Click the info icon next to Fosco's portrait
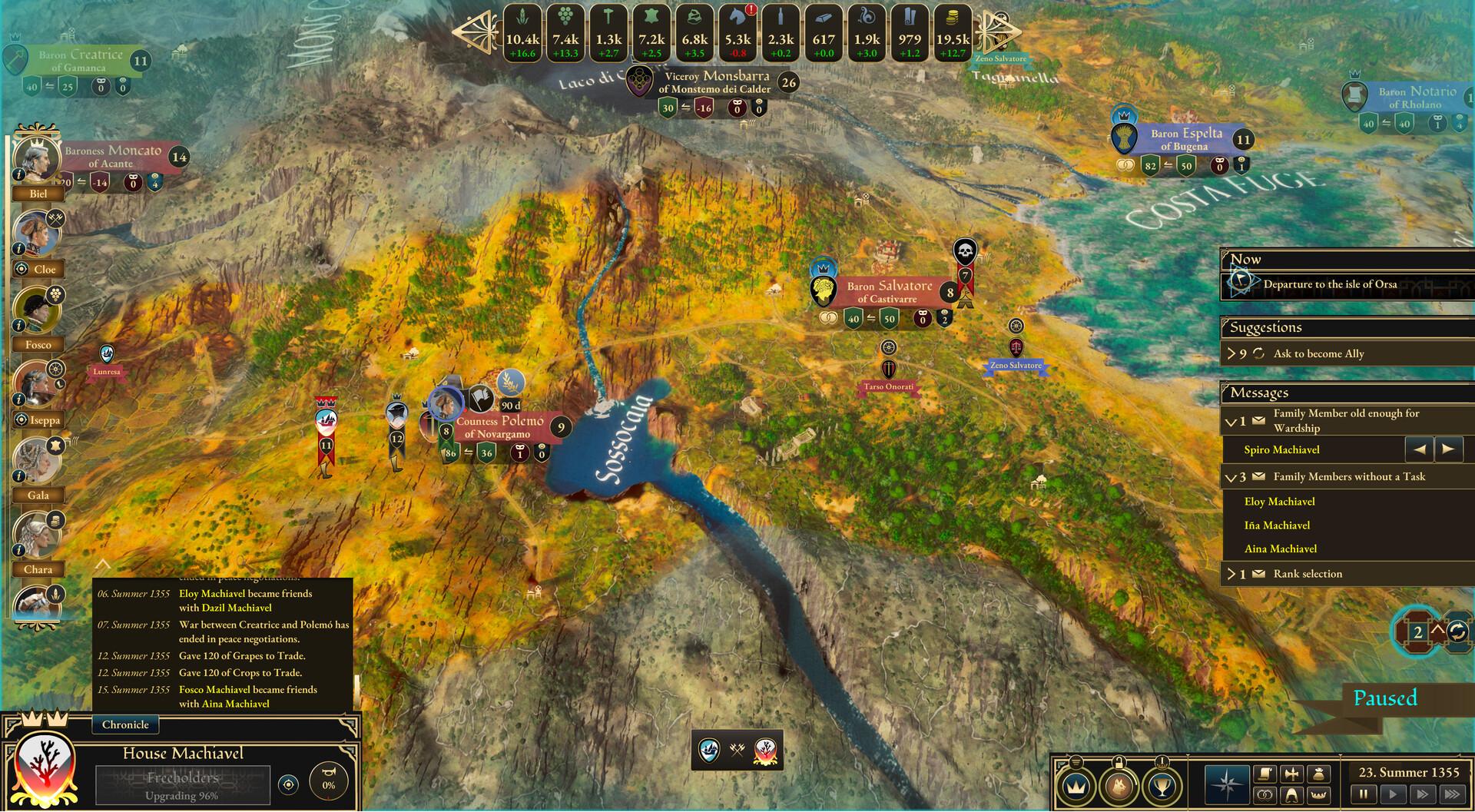The width and height of the screenshot is (1475, 812). (x=19, y=325)
